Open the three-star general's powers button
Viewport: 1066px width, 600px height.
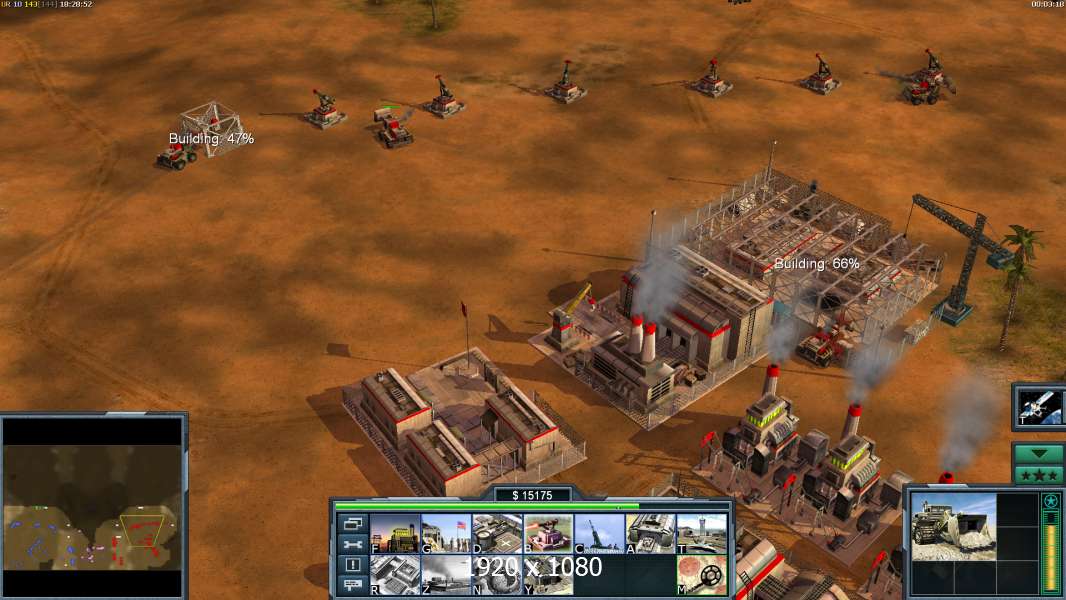(x=1037, y=475)
